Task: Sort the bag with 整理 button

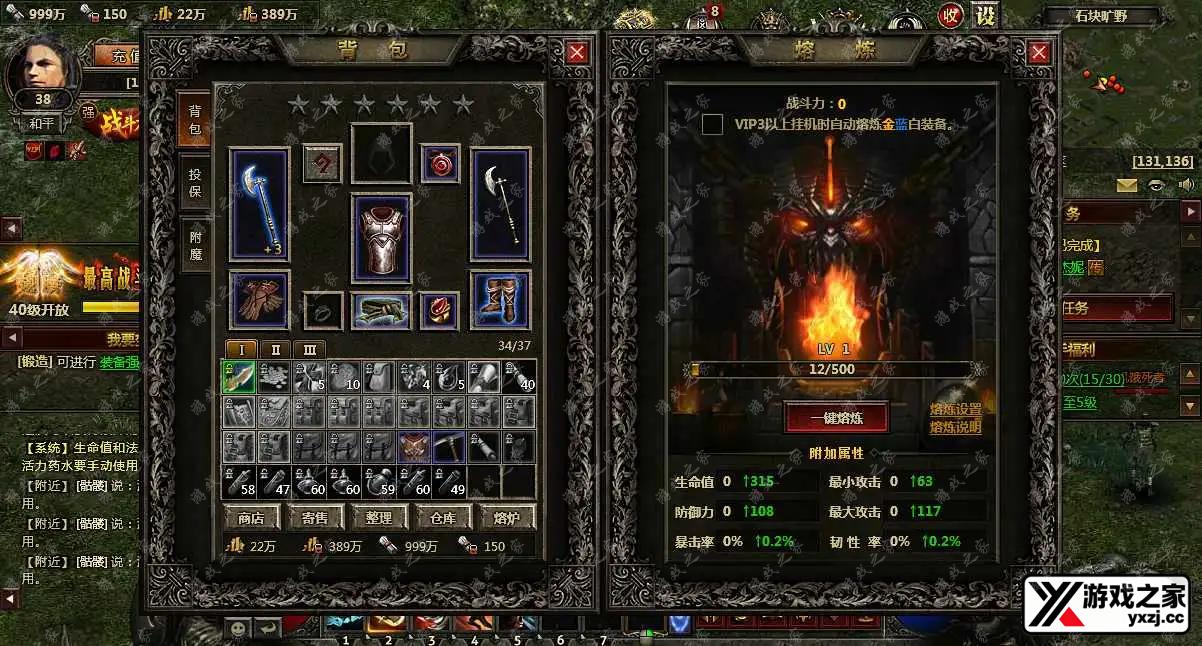Action: [x=379, y=517]
